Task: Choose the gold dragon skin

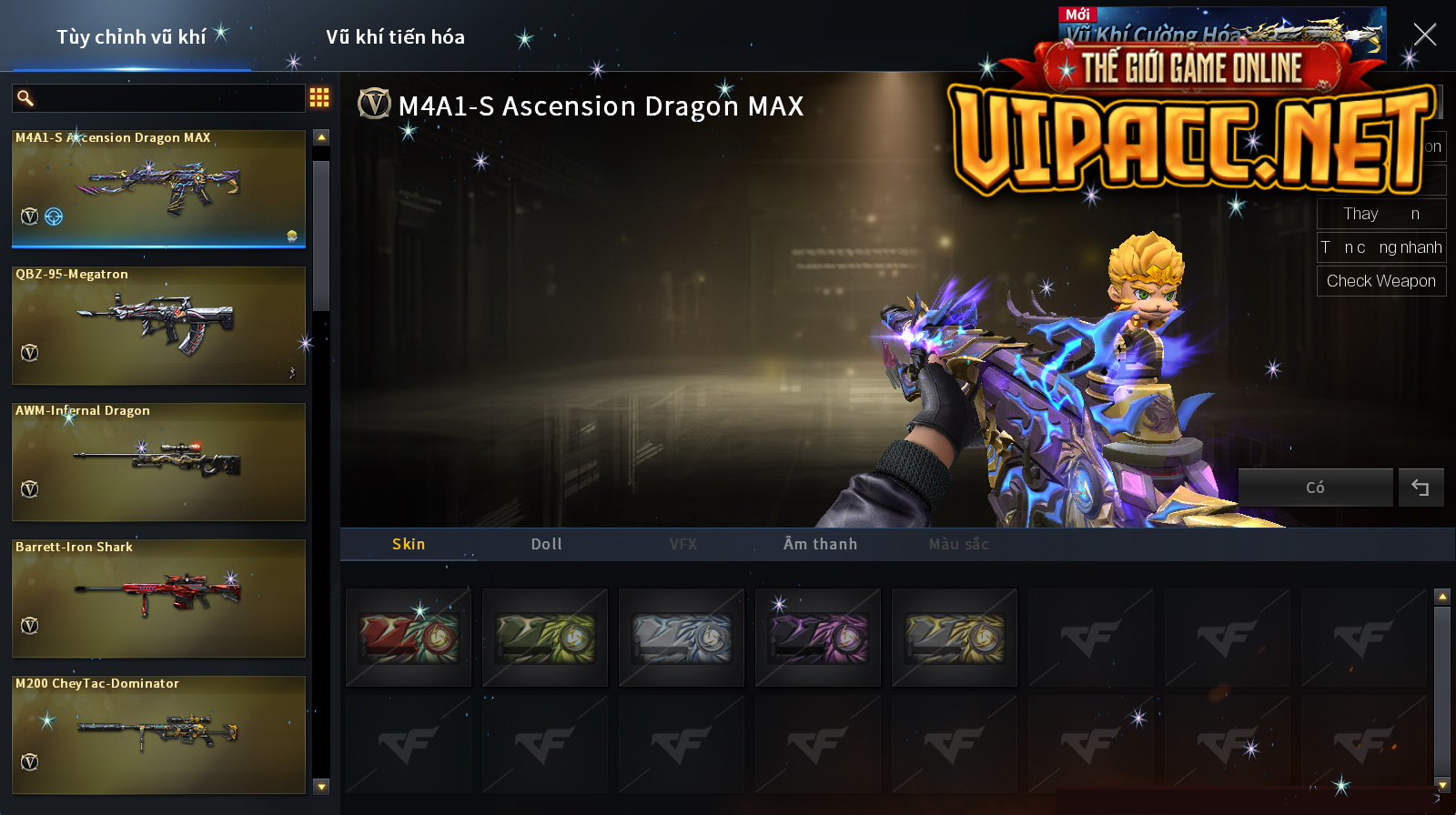Action: click(955, 638)
